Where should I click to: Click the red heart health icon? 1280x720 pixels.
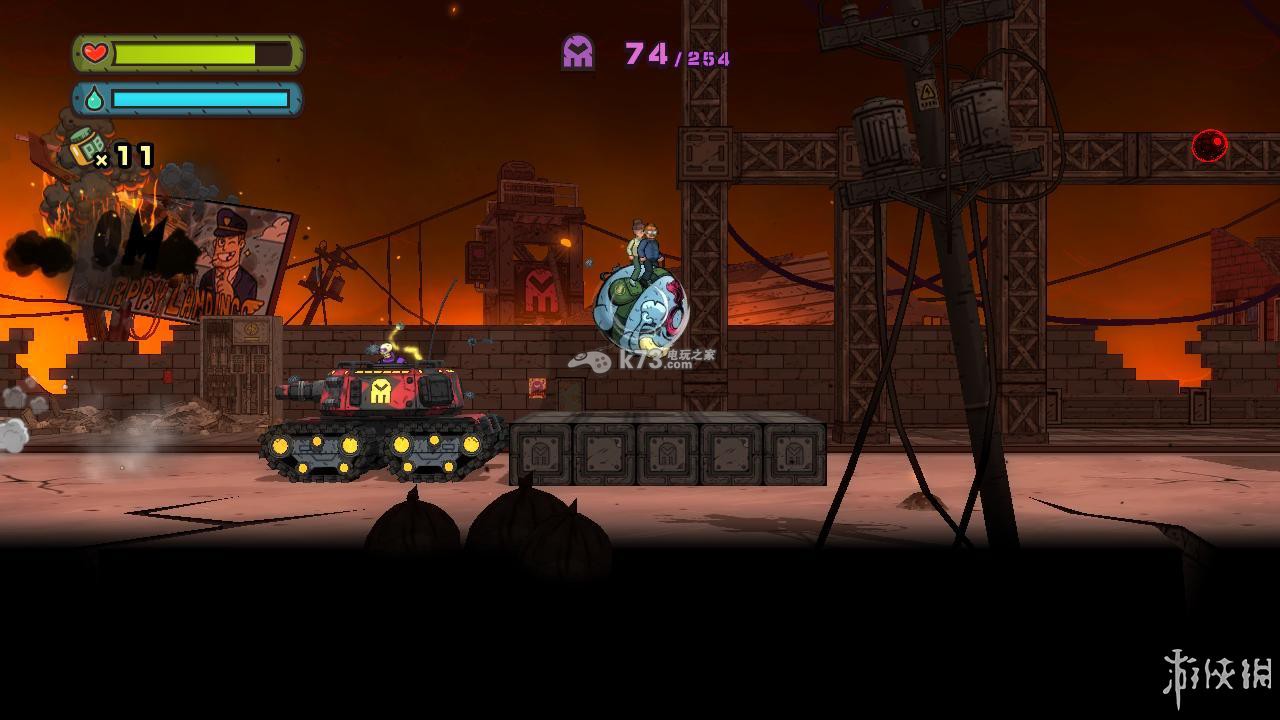pyautogui.click(x=95, y=53)
